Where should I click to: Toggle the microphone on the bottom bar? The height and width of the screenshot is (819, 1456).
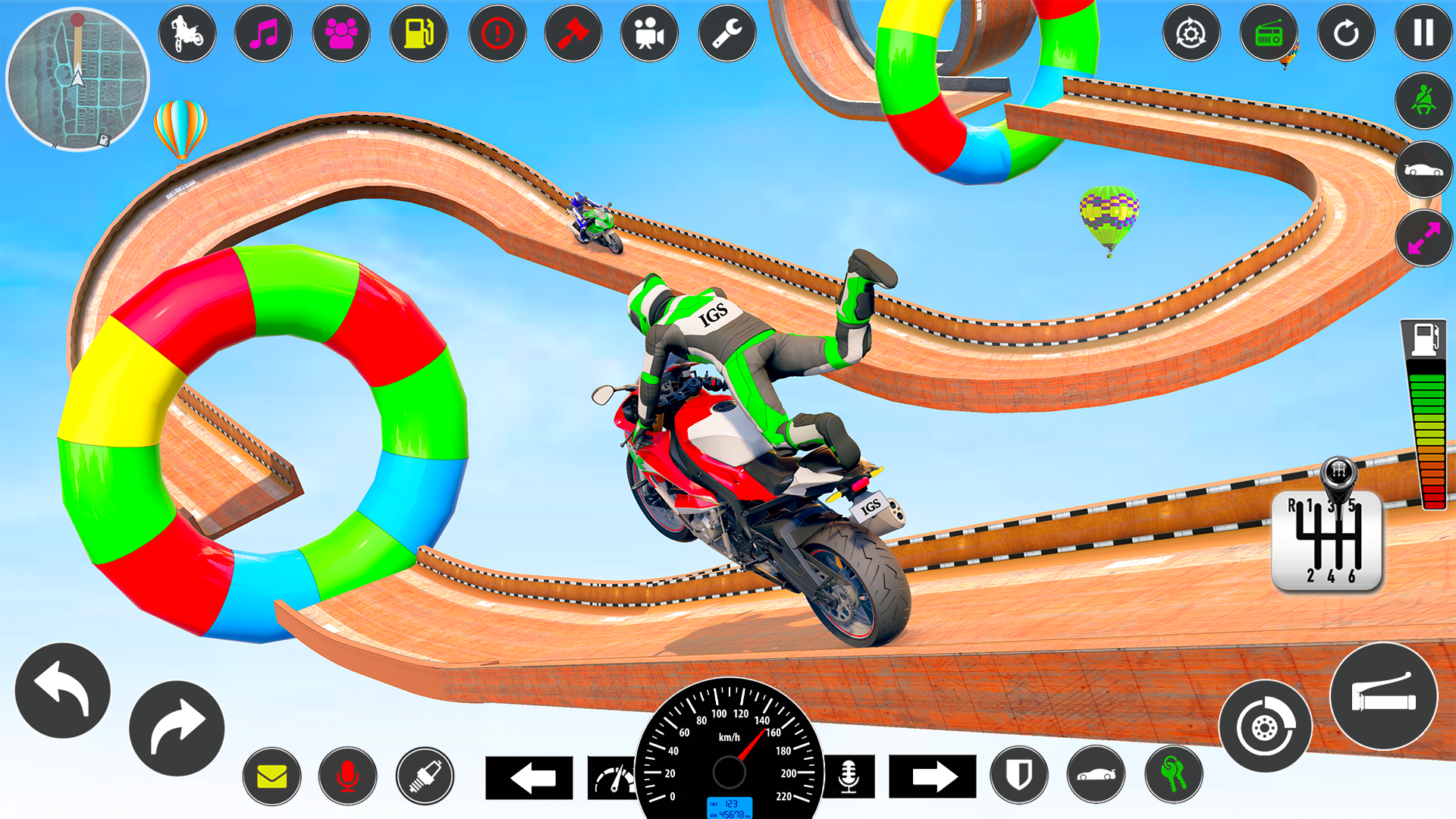click(347, 775)
